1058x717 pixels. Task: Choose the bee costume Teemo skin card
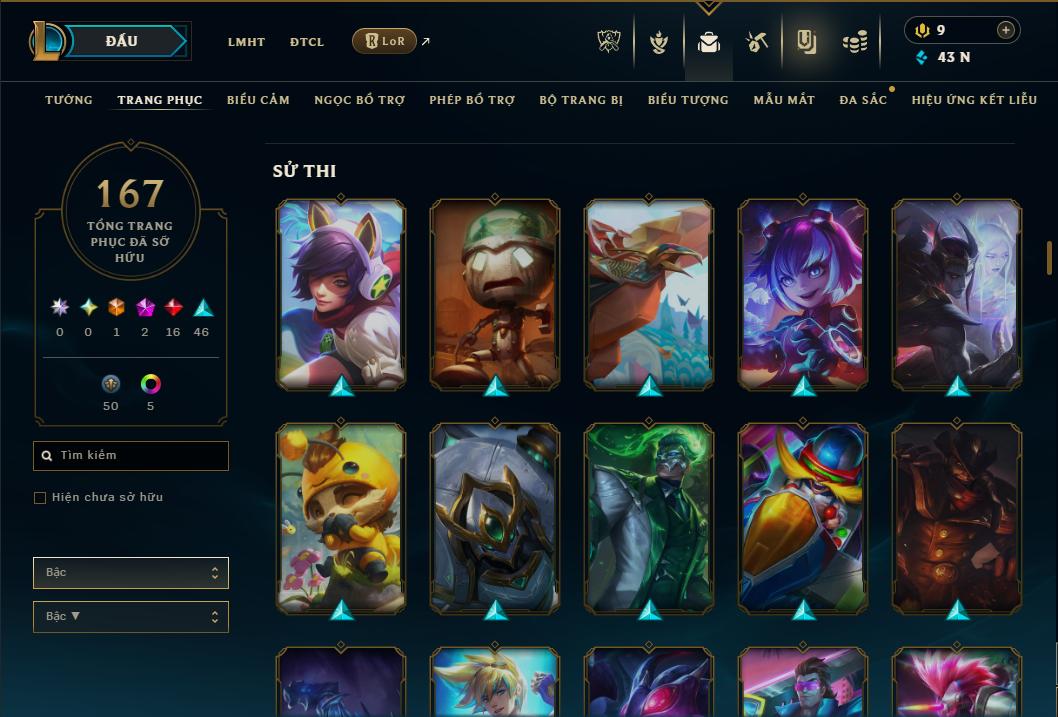click(341, 518)
